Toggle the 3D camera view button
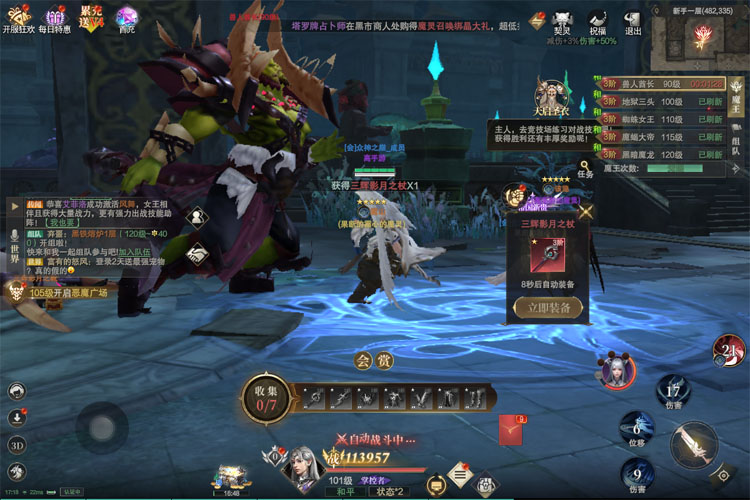The image size is (750, 500). click(17, 444)
